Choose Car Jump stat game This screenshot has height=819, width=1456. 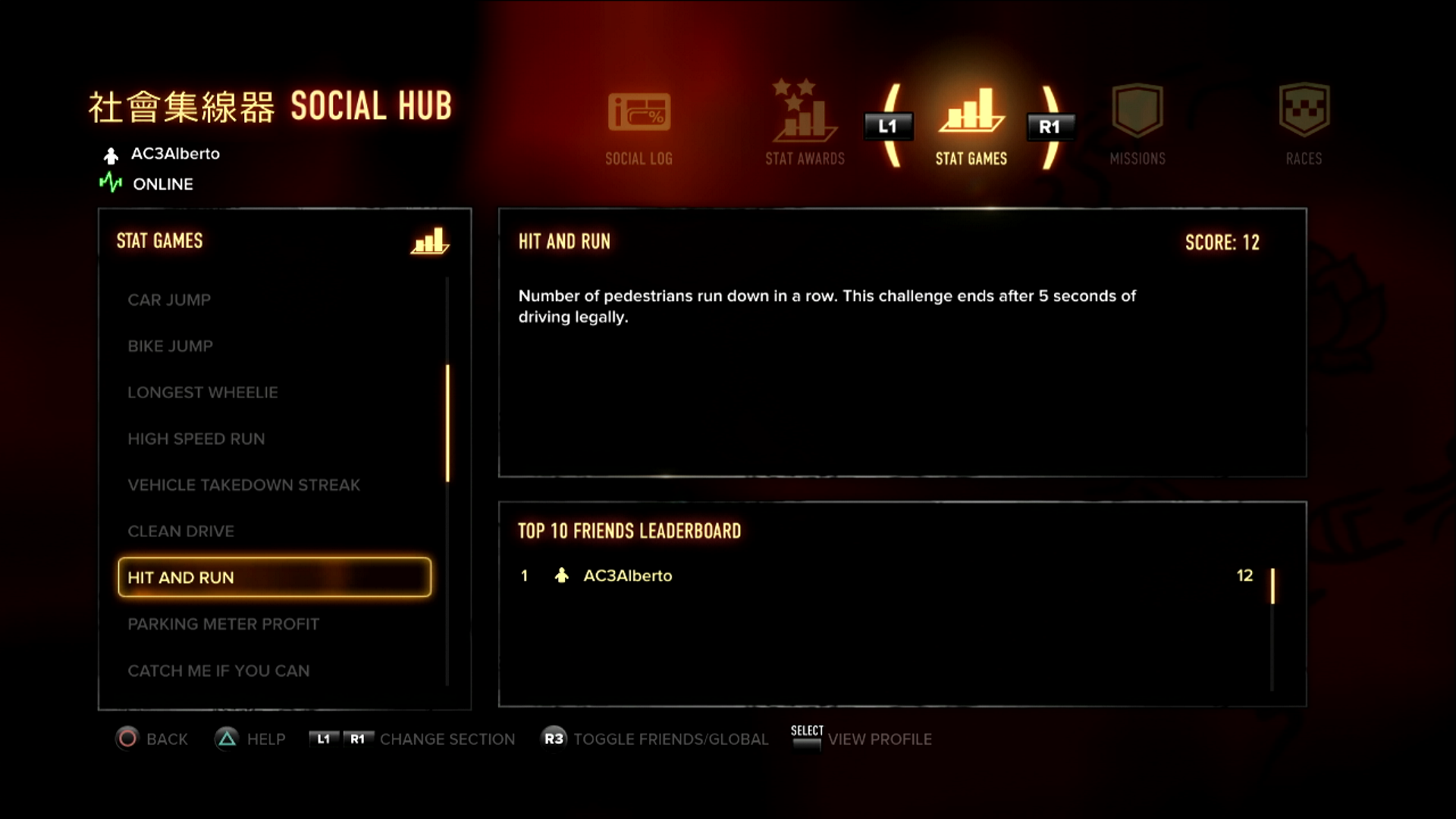click(x=169, y=300)
